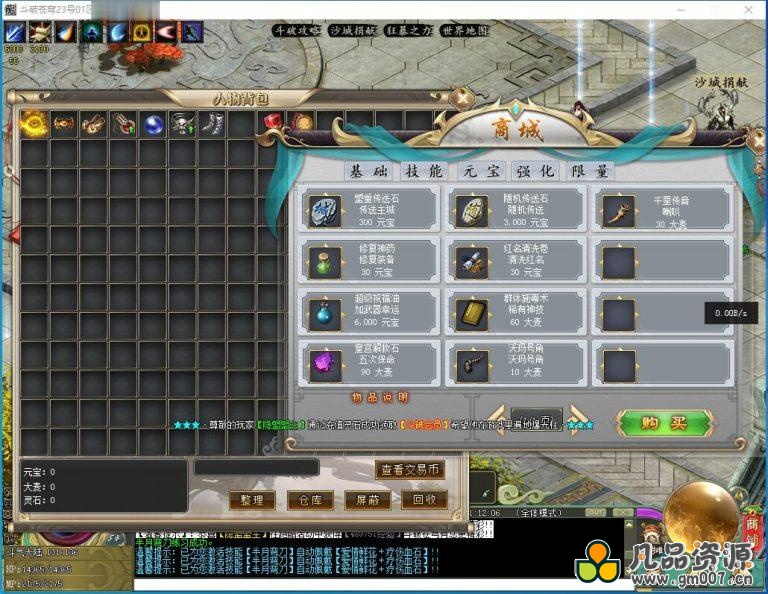The width and height of the screenshot is (768, 594).
Task: Sort the bag with 整理
Action: point(251,500)
